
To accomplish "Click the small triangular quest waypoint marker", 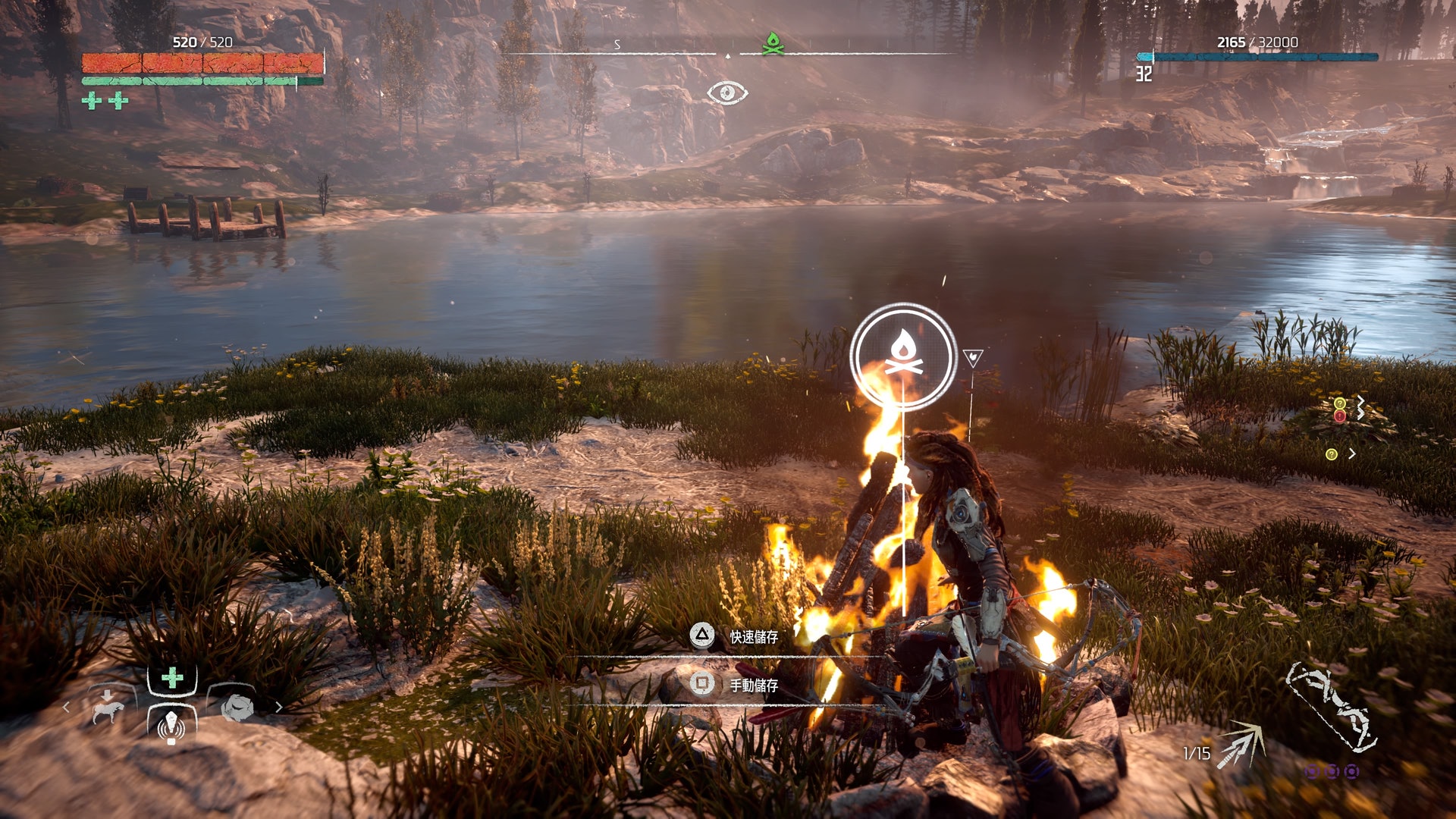I will pyautogui.click(x=972, y=357).
